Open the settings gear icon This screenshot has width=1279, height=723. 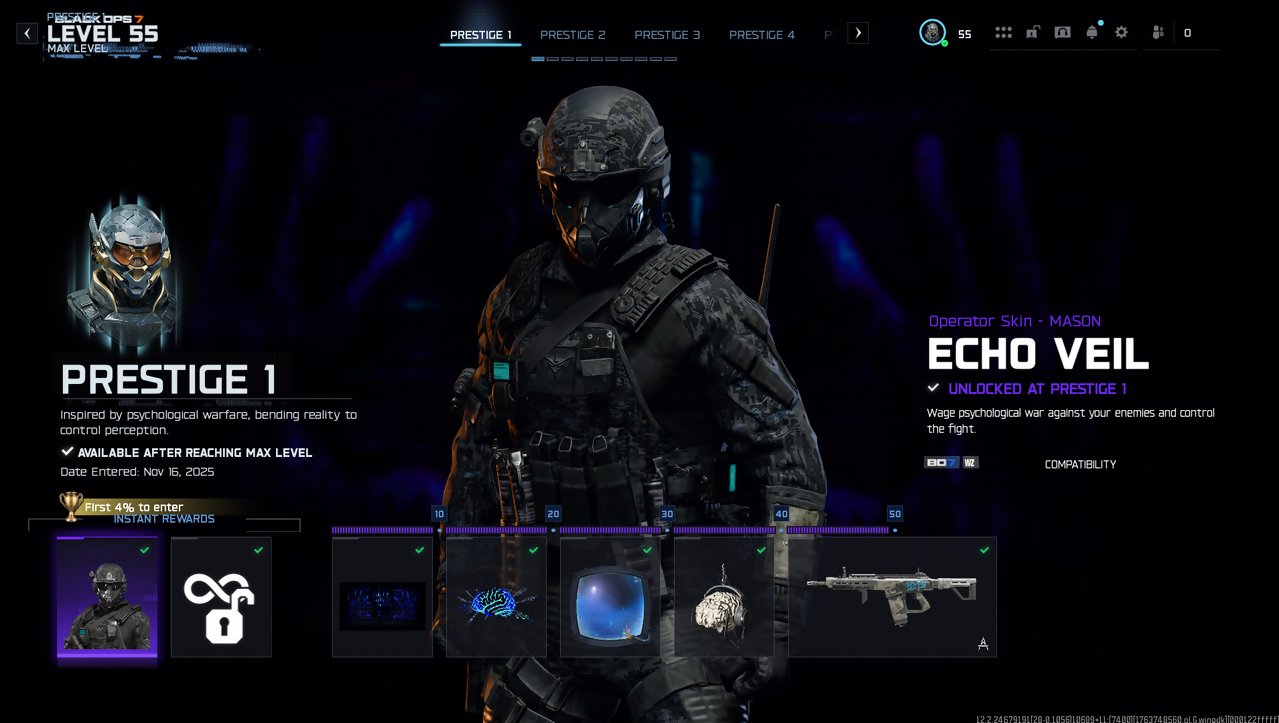click(x=1122, y=33)
